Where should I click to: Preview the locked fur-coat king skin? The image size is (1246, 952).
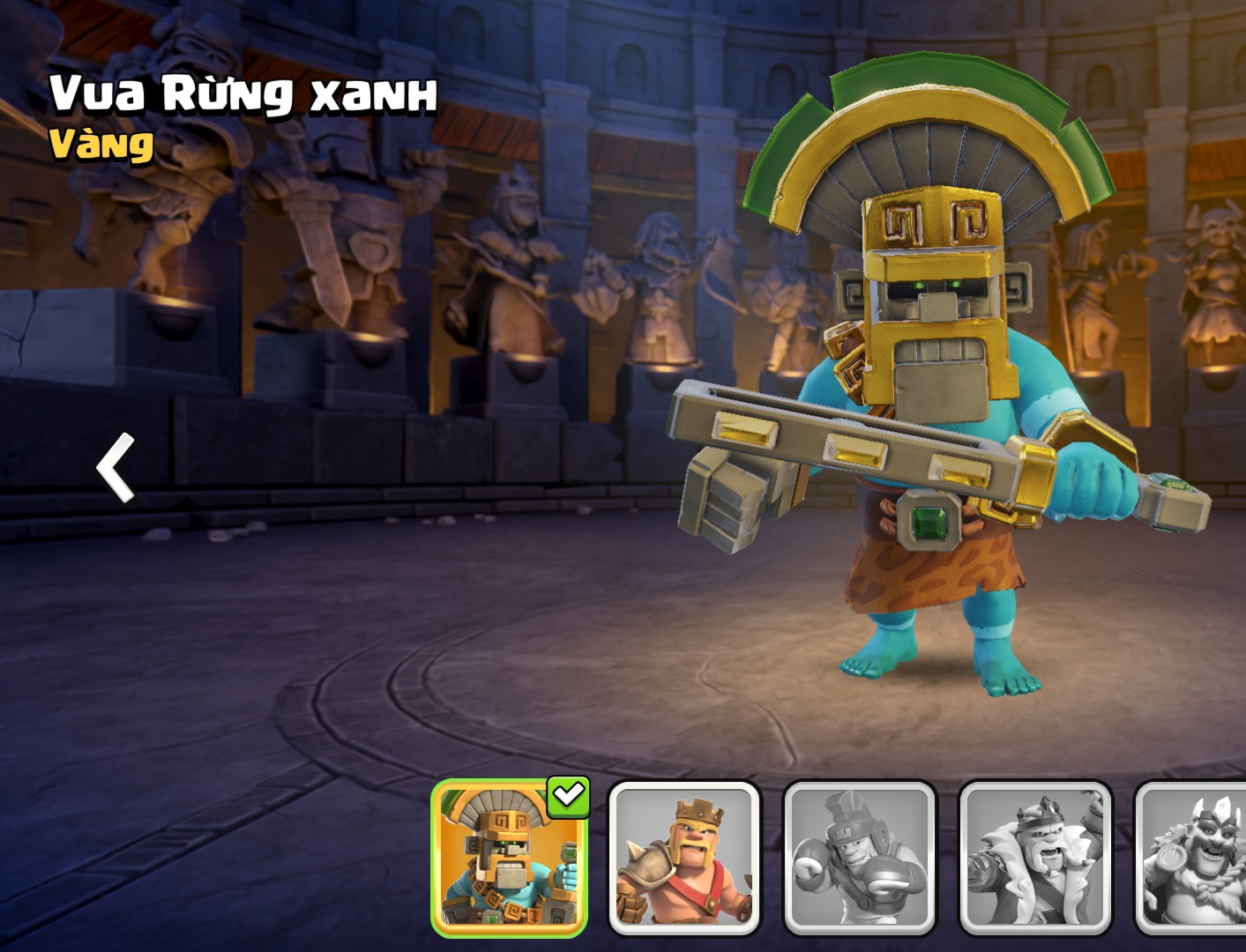(x=1035, y=858)
